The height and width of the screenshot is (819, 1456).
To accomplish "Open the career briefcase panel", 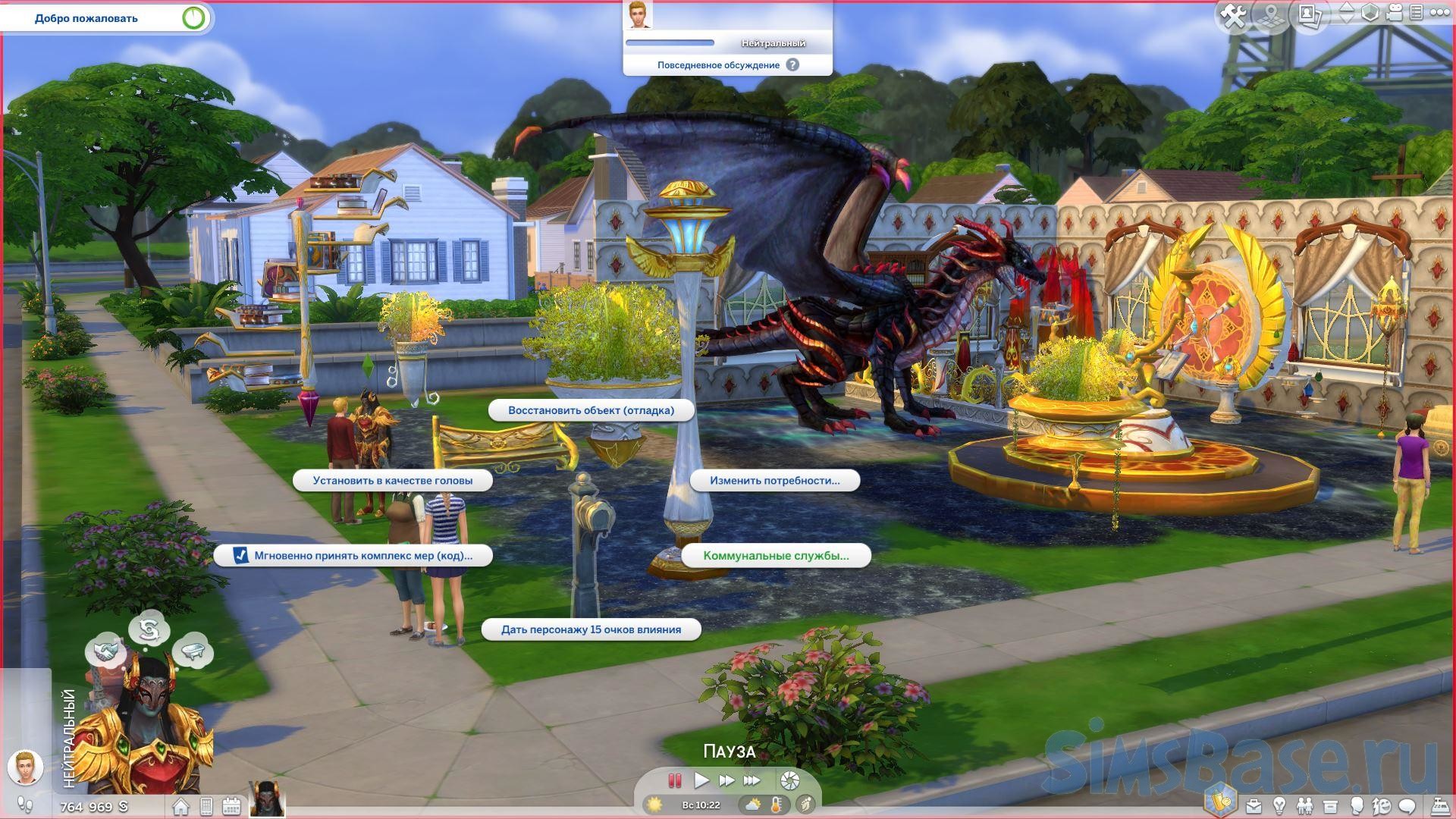I will [x=1254, y=805].
